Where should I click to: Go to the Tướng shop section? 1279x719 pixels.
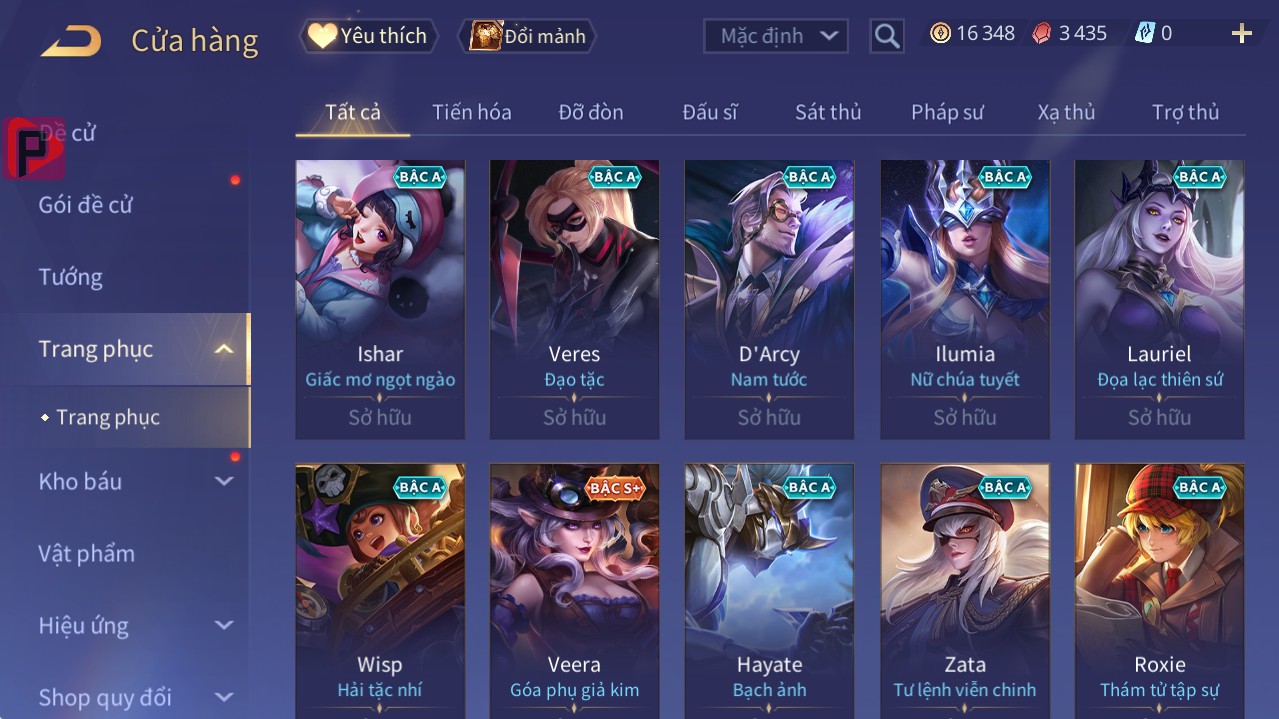(71, 277)
